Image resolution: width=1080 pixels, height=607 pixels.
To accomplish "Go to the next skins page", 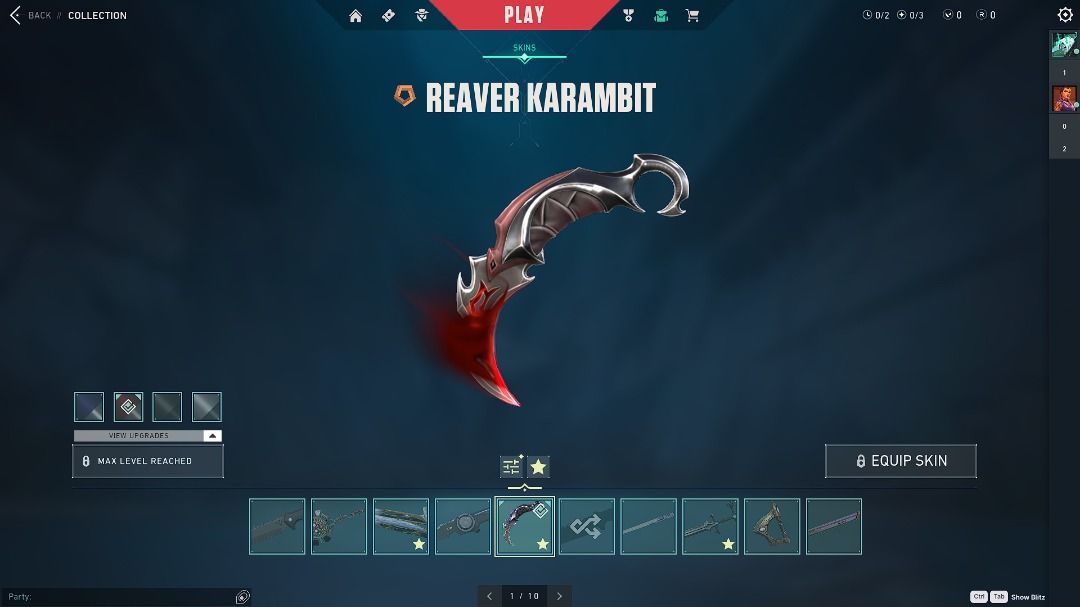I will tap(560, 596).
